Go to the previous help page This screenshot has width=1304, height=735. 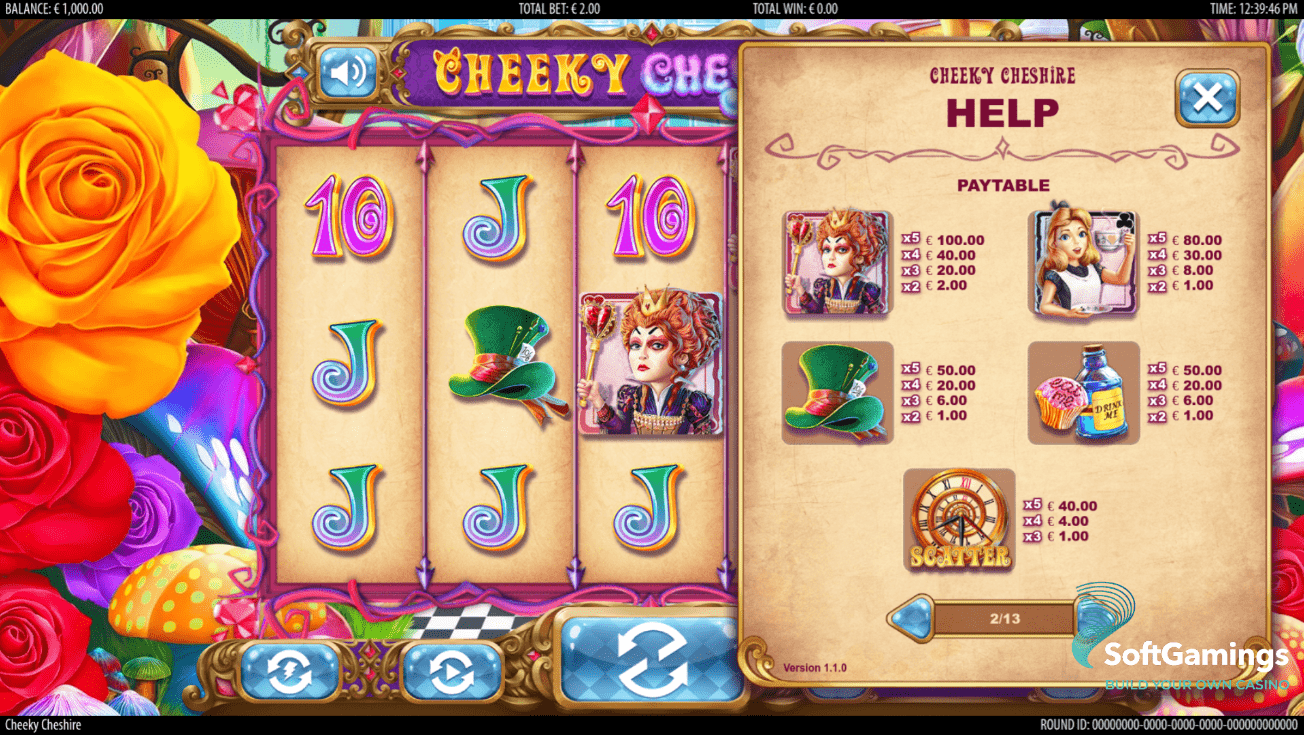click(910, 618)
